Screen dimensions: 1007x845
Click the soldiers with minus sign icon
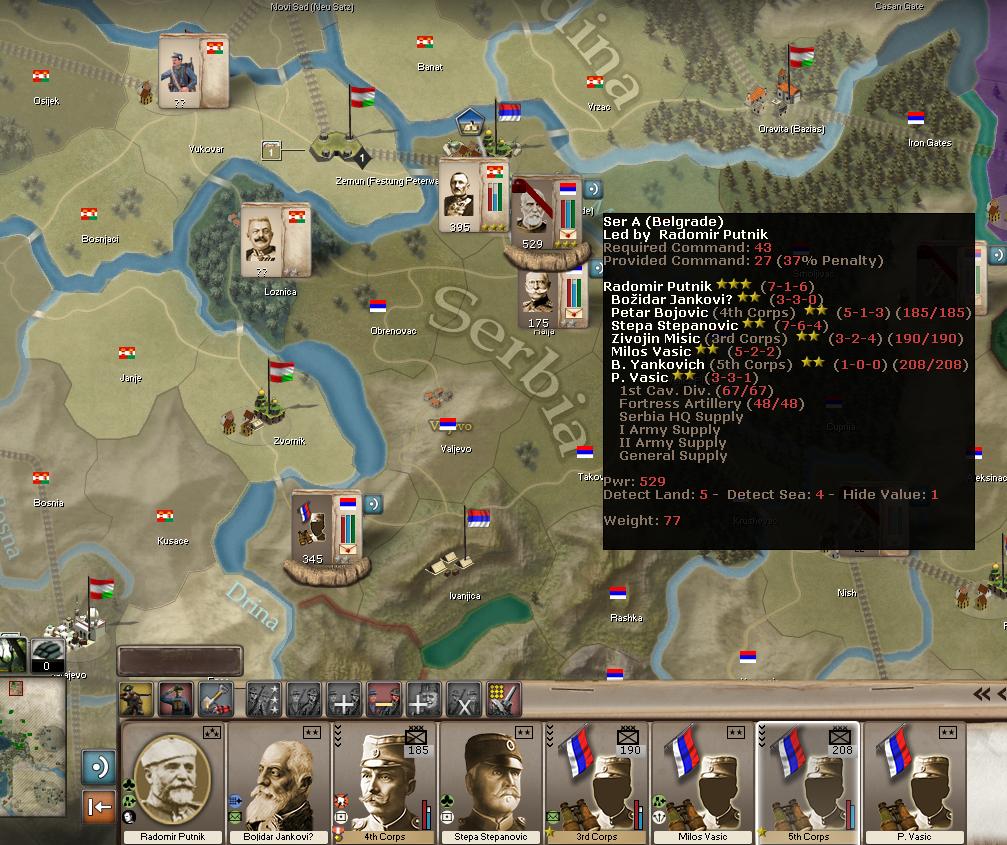383,698
